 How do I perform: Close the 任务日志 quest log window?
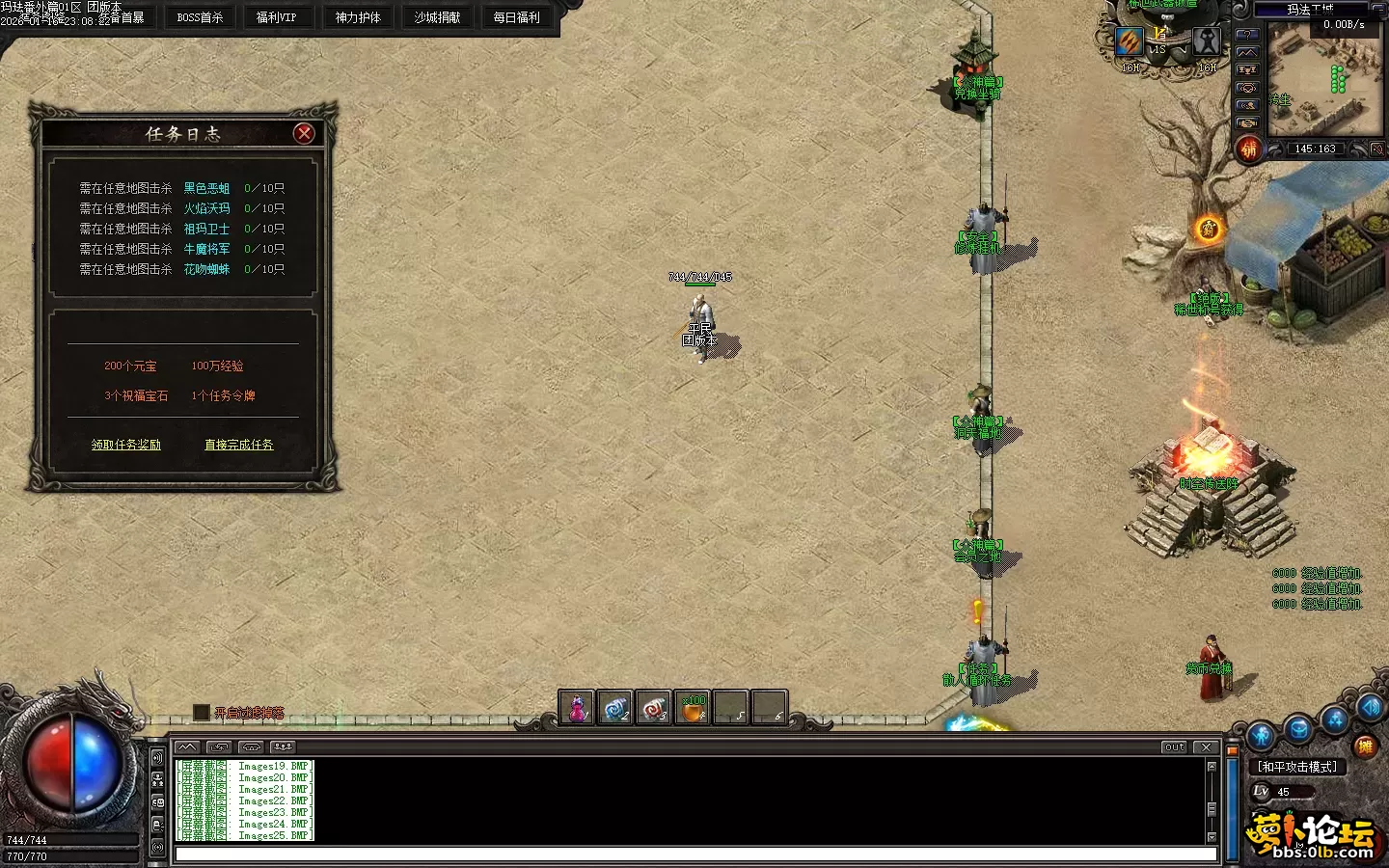click(304, 134)
